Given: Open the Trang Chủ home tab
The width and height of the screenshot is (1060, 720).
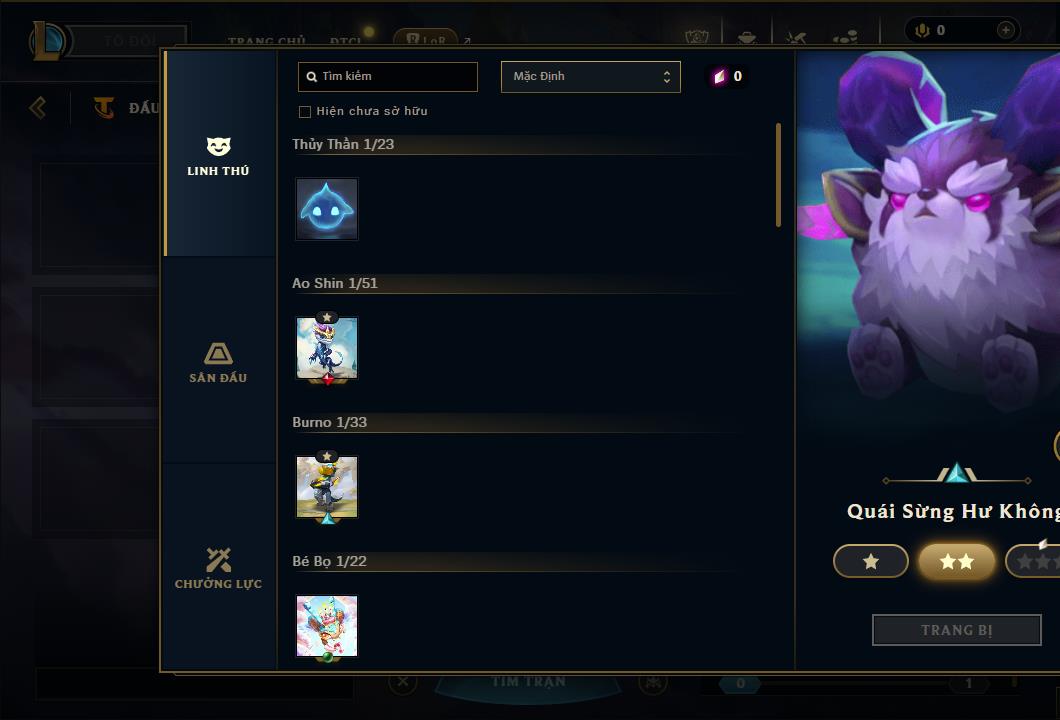Looking at the screenshot, I should pos(266,41).
